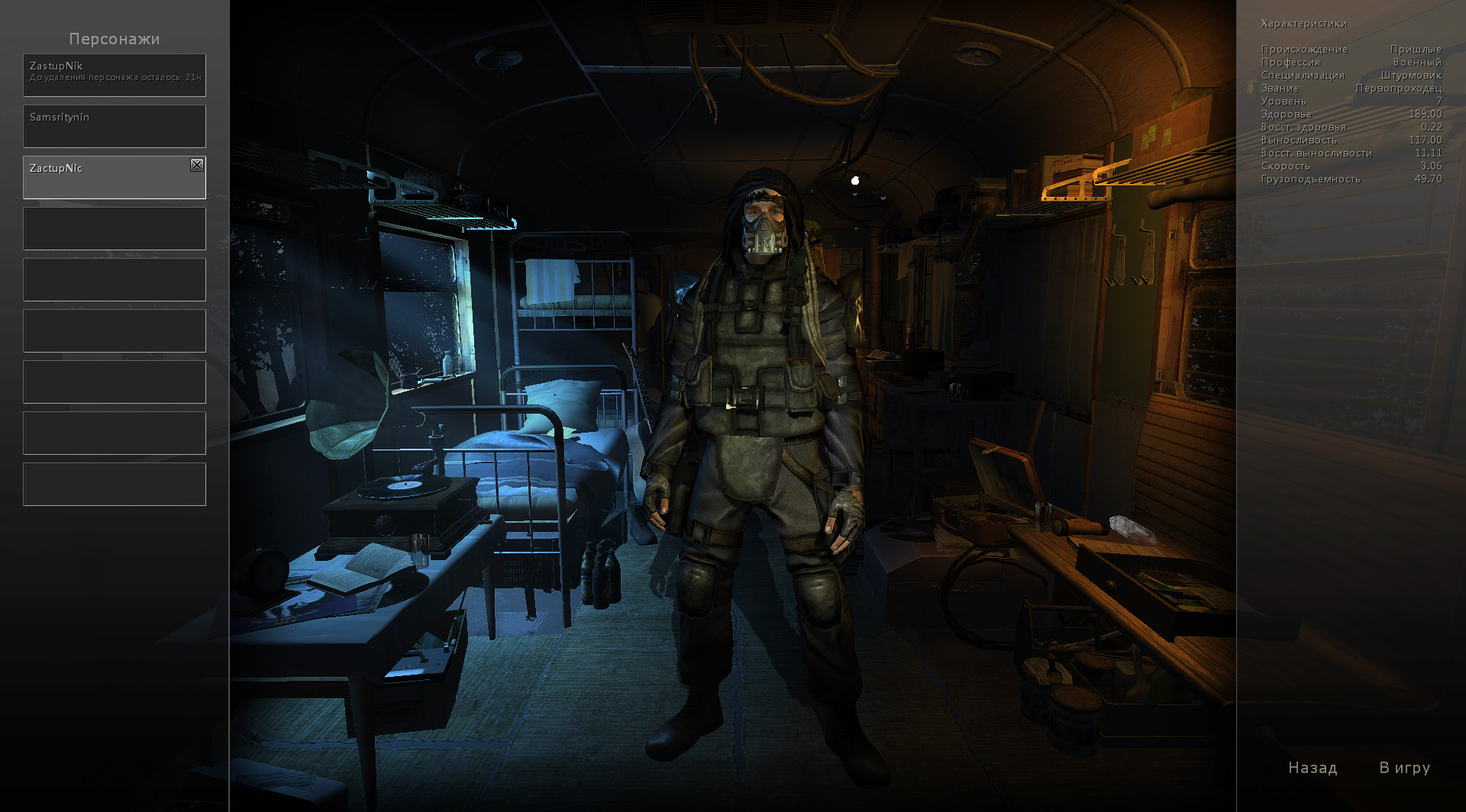Go back with the Назад button
The image size is (1466, 812).
pyautogui.click(x=1313, y=768)
